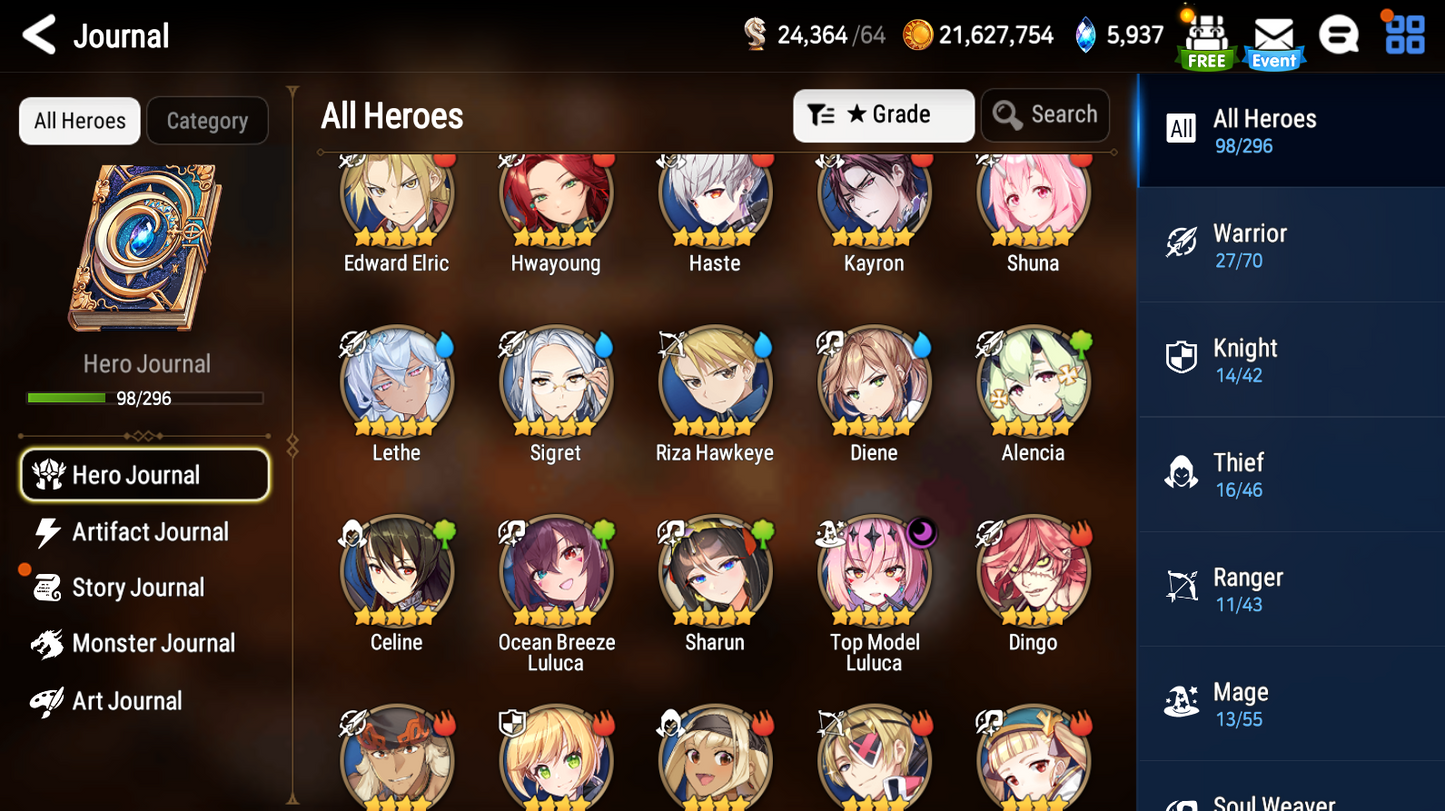
Task: Open the ★ Grade filter dropdown
Action: tap(883, 115)
